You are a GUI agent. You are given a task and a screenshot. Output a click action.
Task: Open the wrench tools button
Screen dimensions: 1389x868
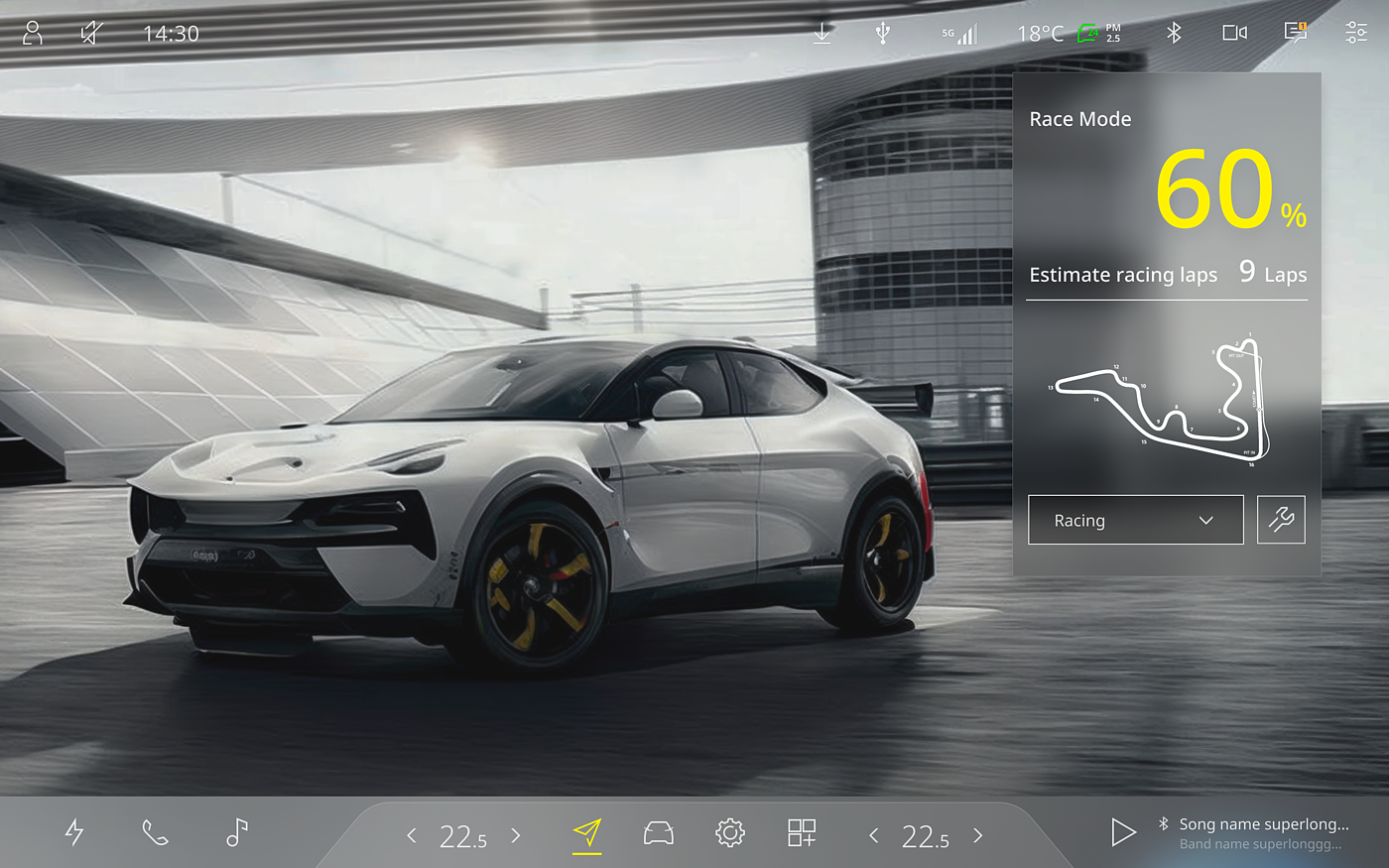click(1281, 520)
